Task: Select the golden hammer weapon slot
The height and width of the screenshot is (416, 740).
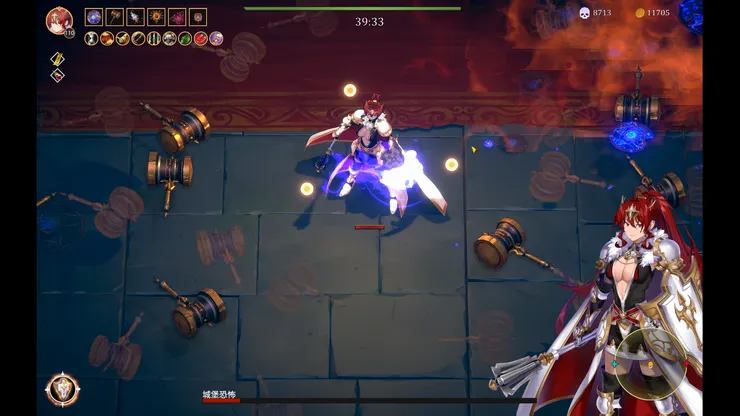Action: pos(115,17)
